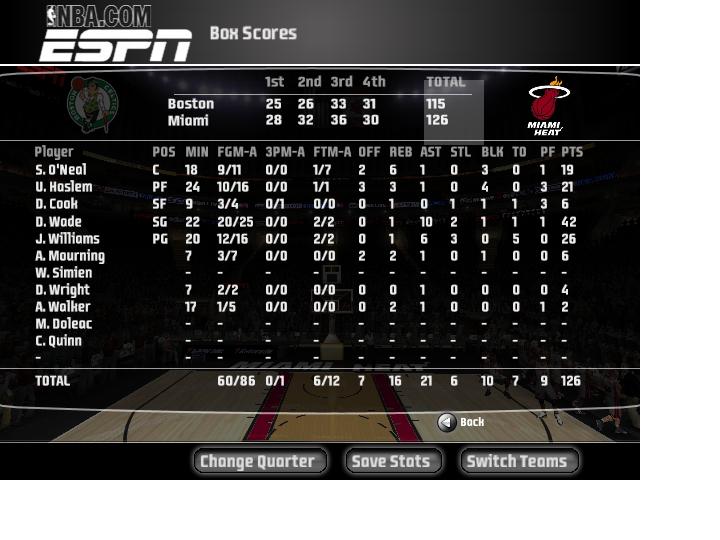
Task: Switch Teams in the box score
Action: point(518,461)
